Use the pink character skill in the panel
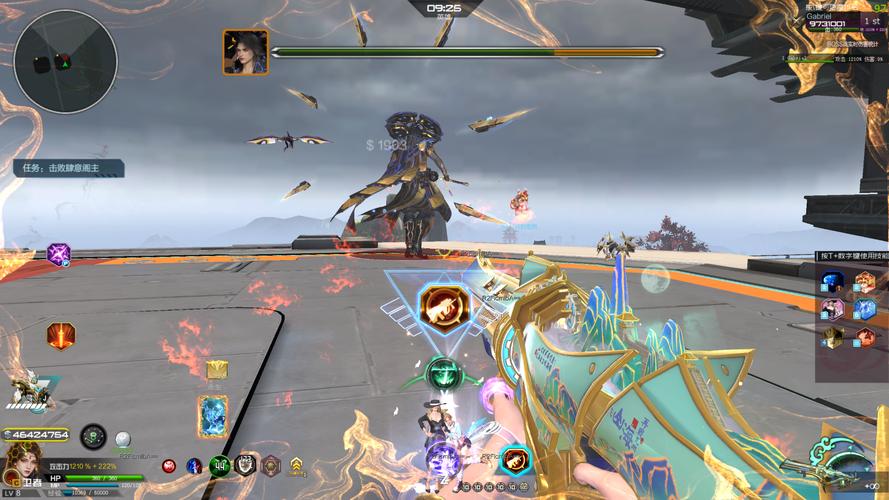The height and width of the screenshot is (500, 889). (x=834, y=308)
